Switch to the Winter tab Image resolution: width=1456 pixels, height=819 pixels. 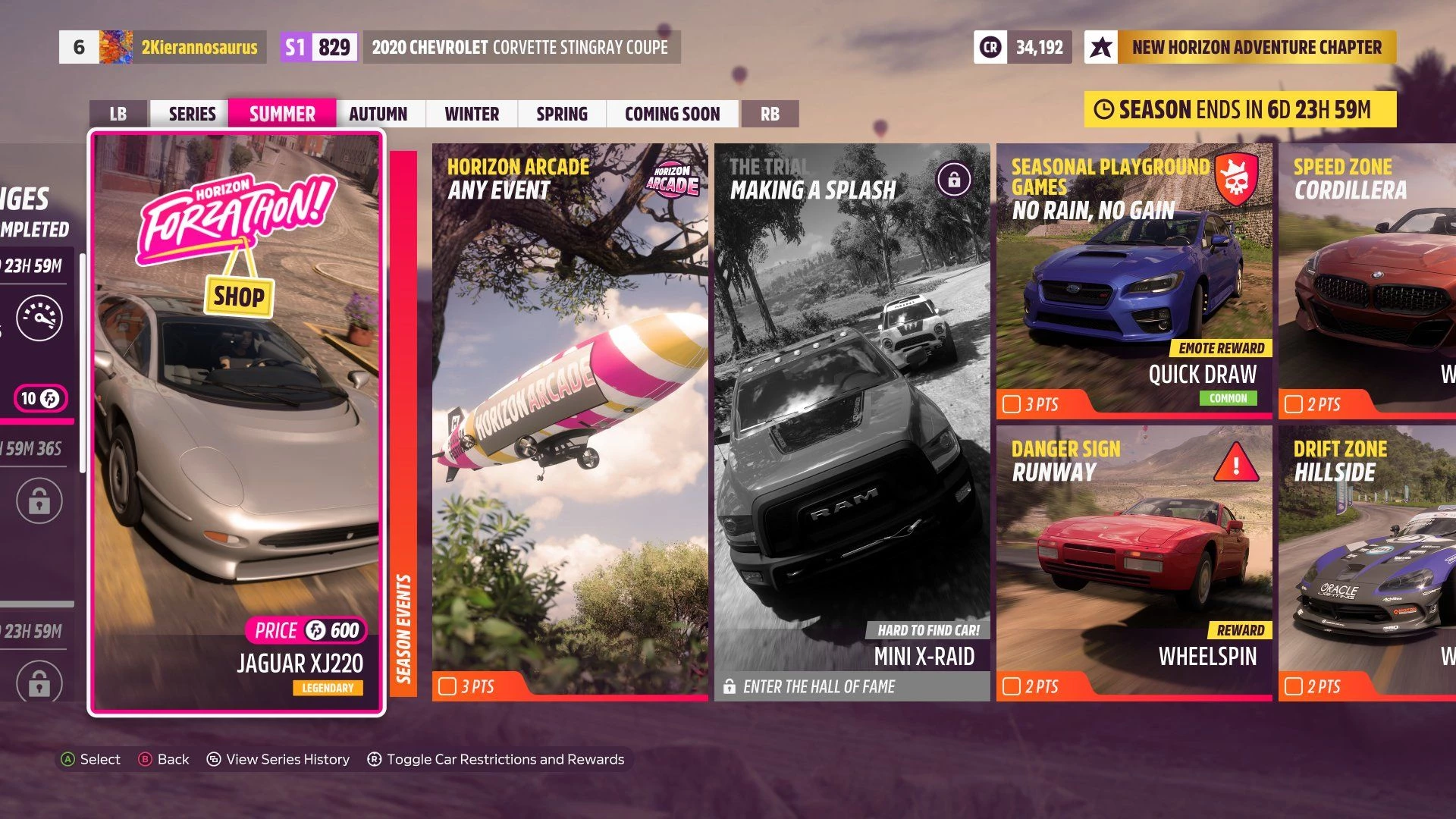472,114
